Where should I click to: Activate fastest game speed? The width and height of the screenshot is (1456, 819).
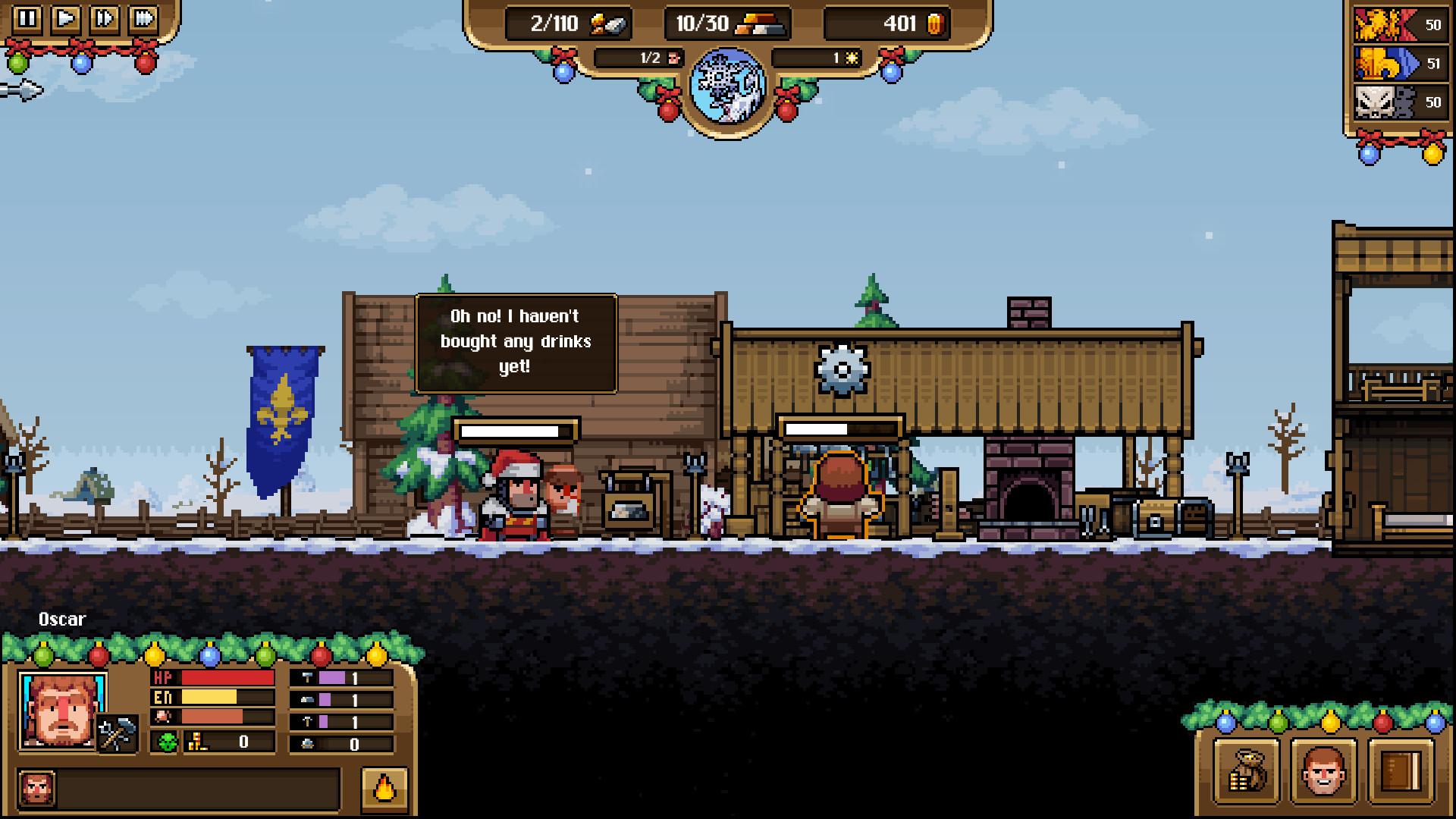tap(143, 19)
